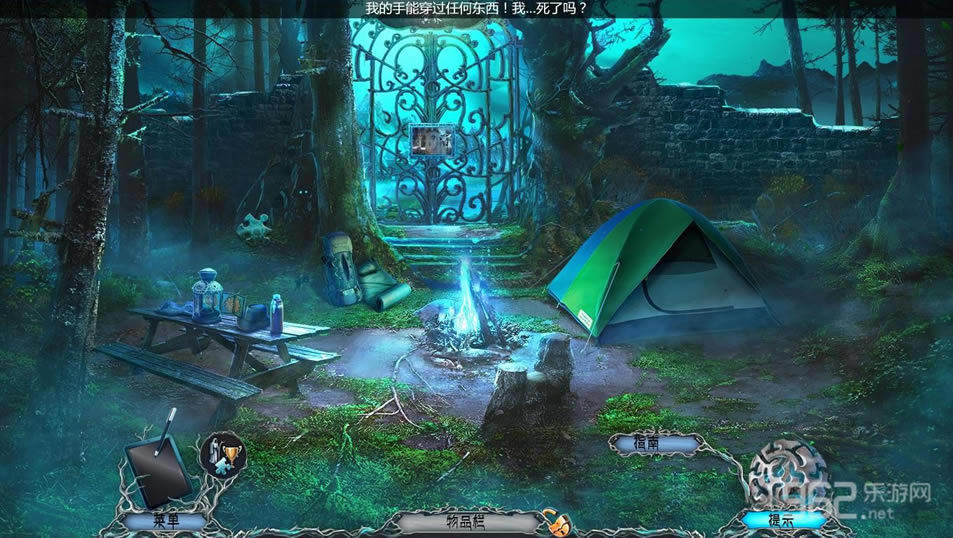Click the hint orb emblem

(788, 472)
